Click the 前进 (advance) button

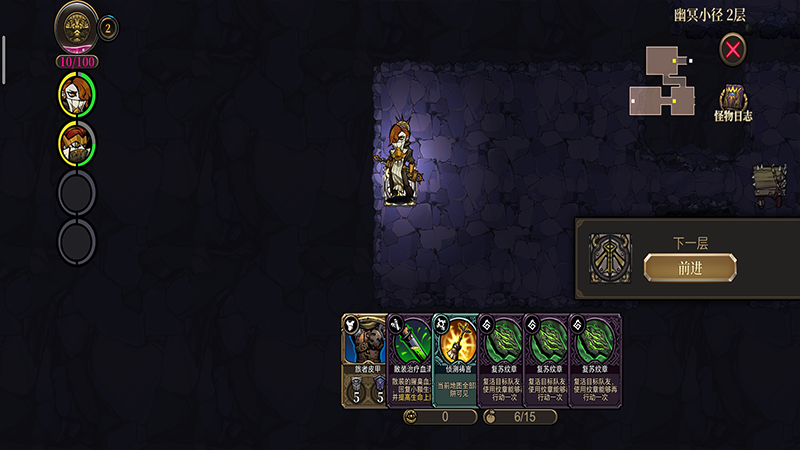690,267
